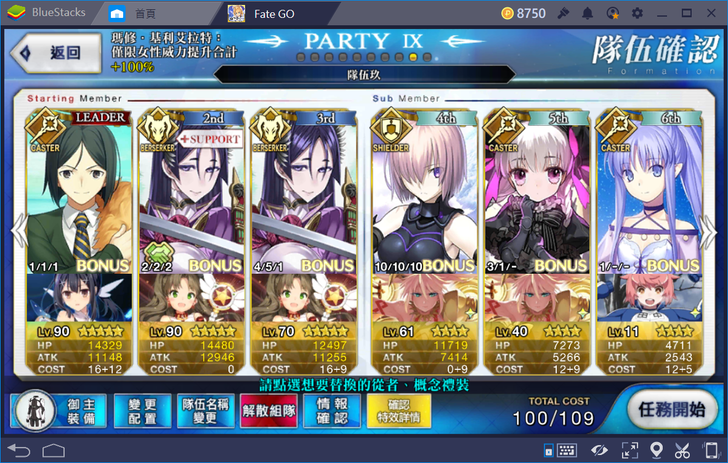This screenshot has width=728, height=463.
Task: Switch to the next party with right arrow
Action: (x=710, y=232)
